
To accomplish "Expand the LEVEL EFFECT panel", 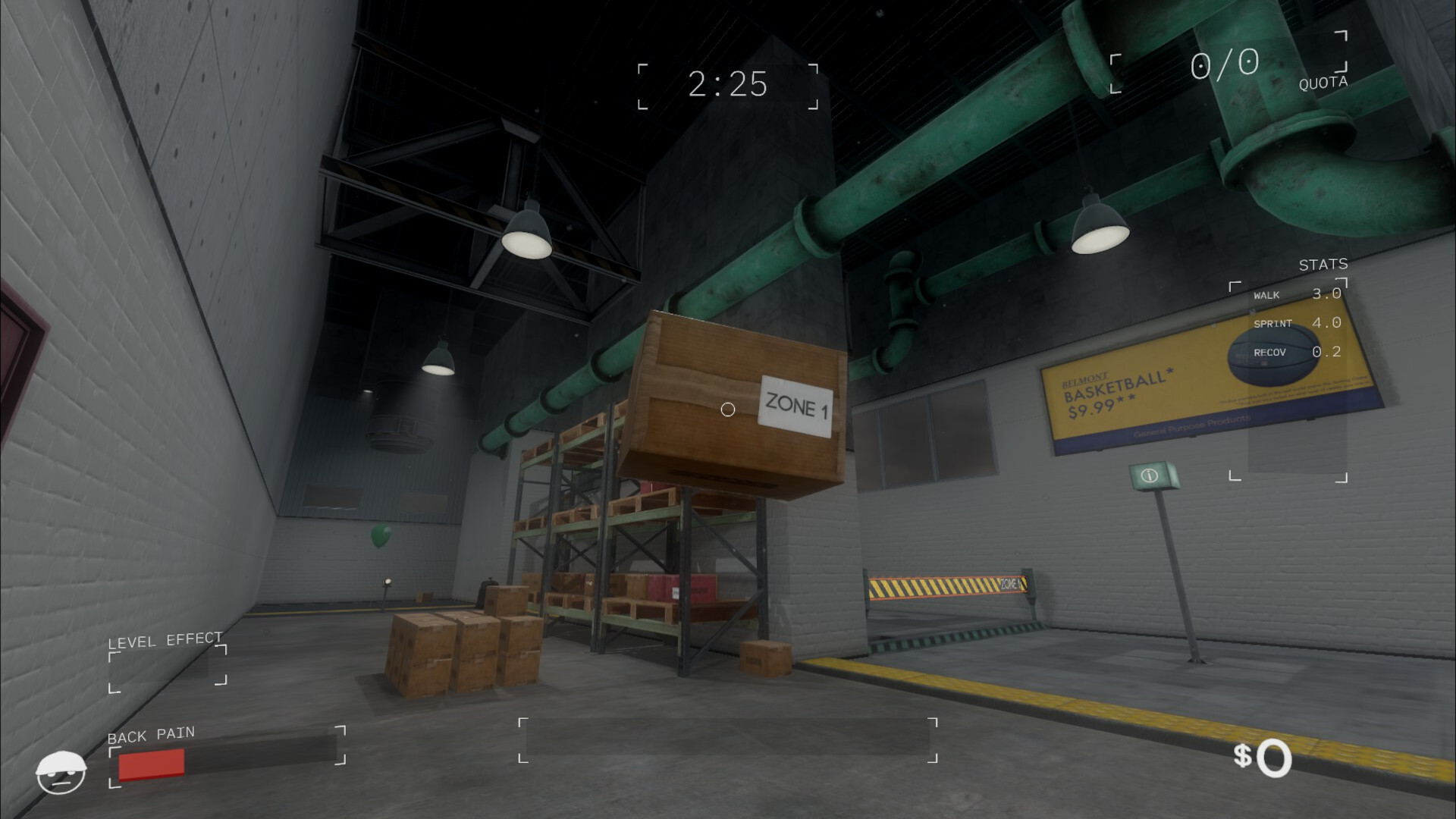I will point(164,640).
